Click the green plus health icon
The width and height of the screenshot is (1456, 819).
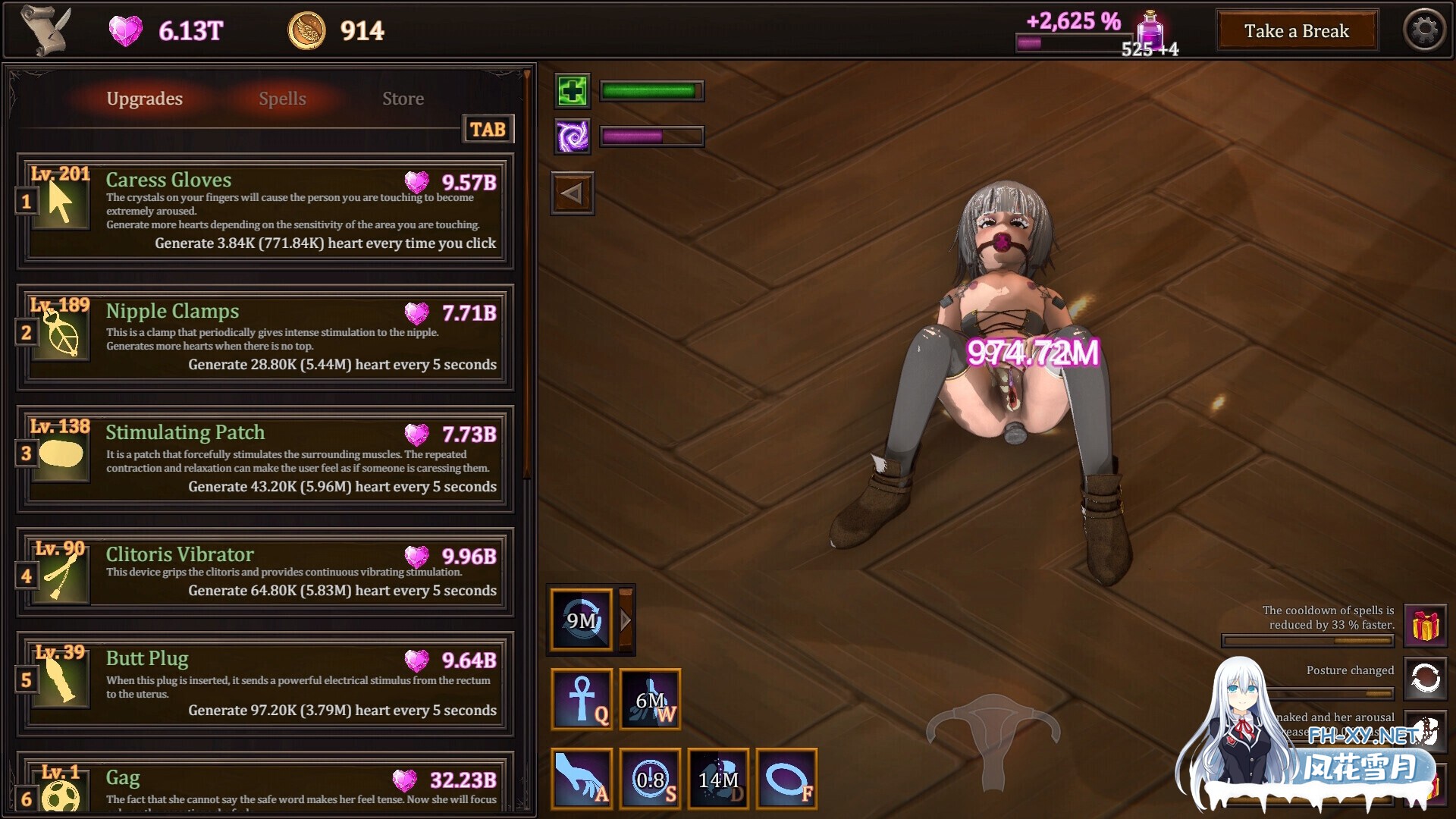pyautogui.click(x=573, y=90)
